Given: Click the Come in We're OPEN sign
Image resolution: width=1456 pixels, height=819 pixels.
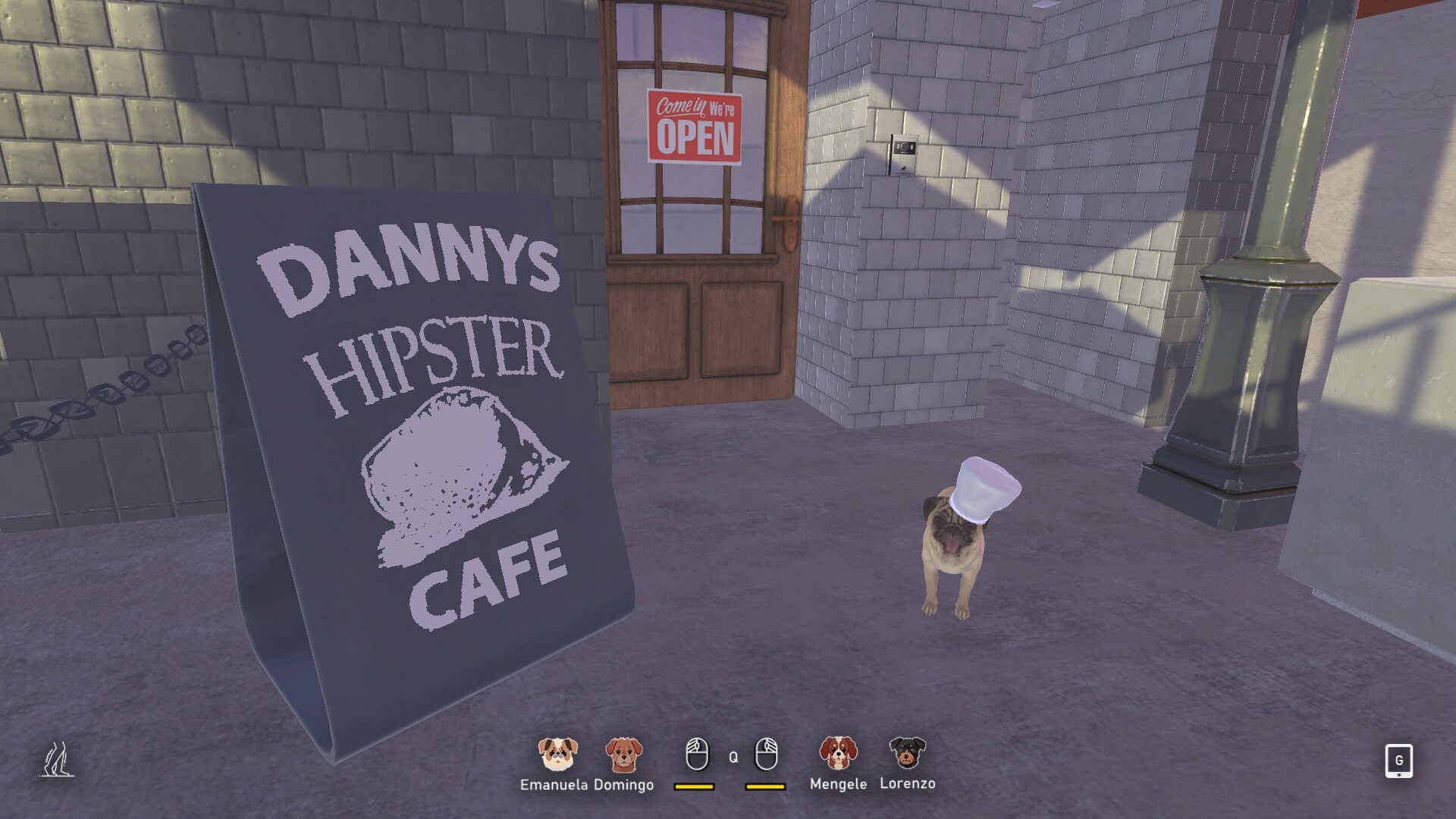Looking at the screenshot, I should (x=695, y=127).
